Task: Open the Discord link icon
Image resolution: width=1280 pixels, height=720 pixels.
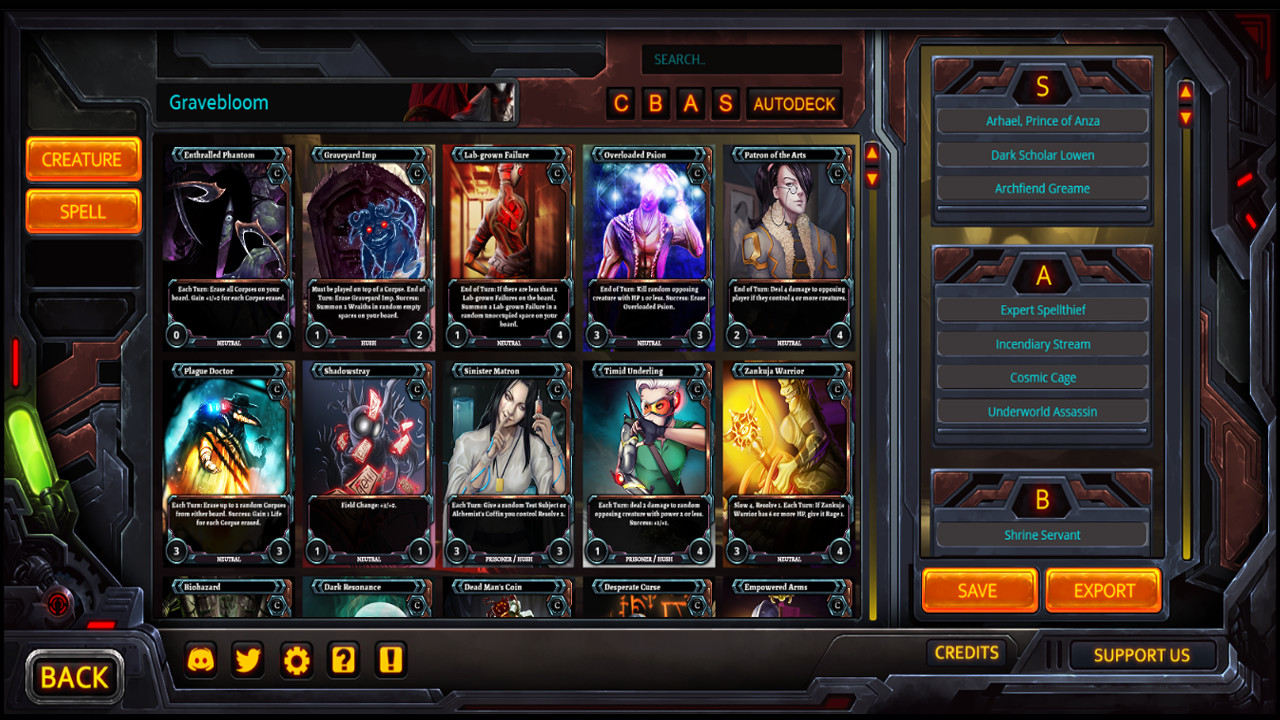Action: click(x=201, y=660)
